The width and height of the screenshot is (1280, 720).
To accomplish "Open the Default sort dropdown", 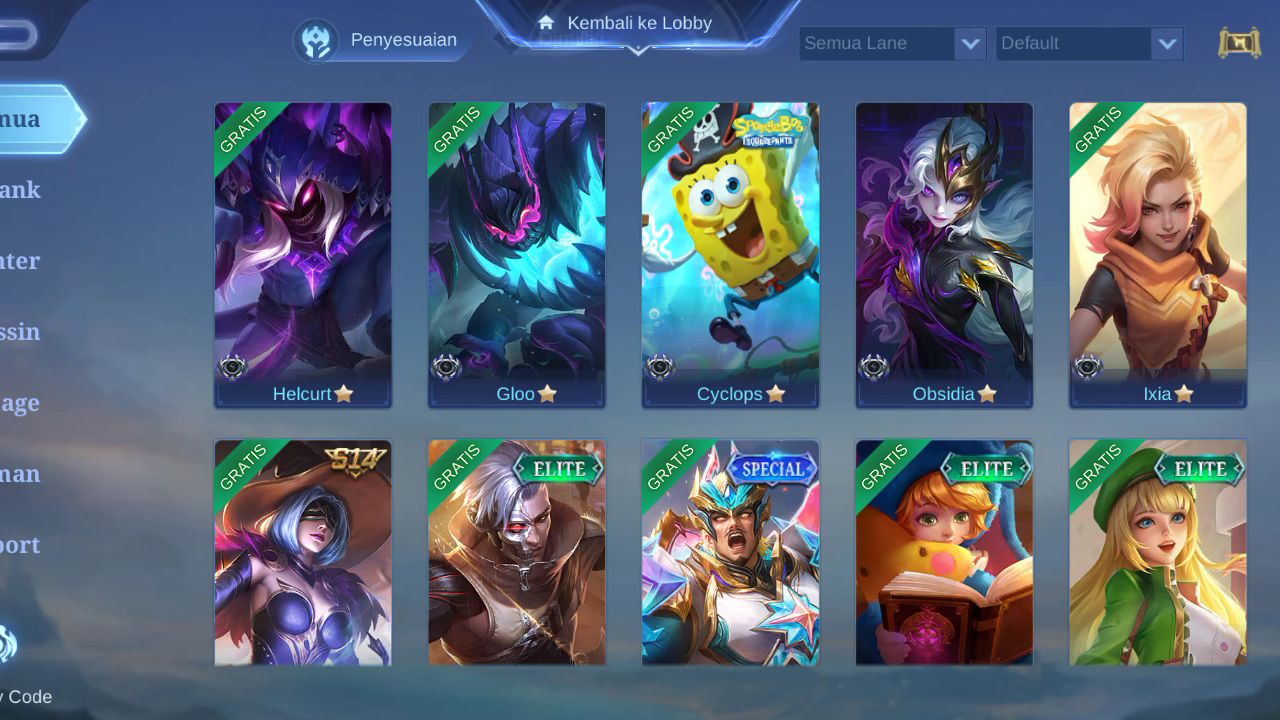I will point(1089,43).
